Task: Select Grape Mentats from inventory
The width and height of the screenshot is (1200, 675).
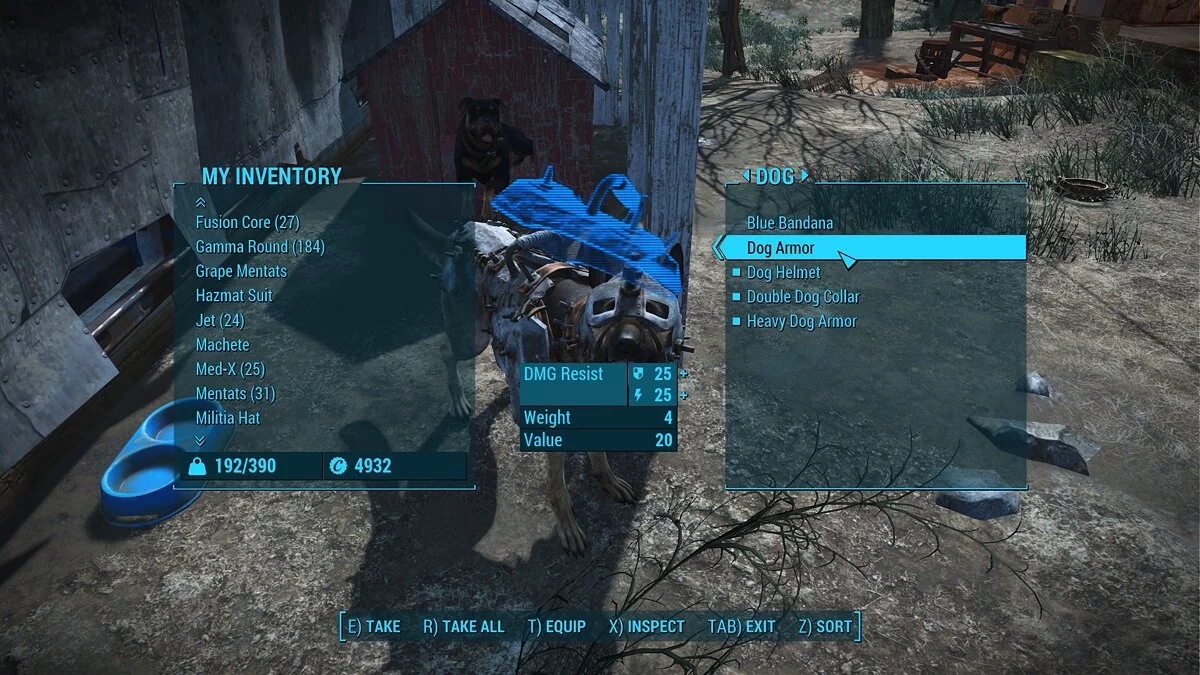Action: tap(241, 271)
